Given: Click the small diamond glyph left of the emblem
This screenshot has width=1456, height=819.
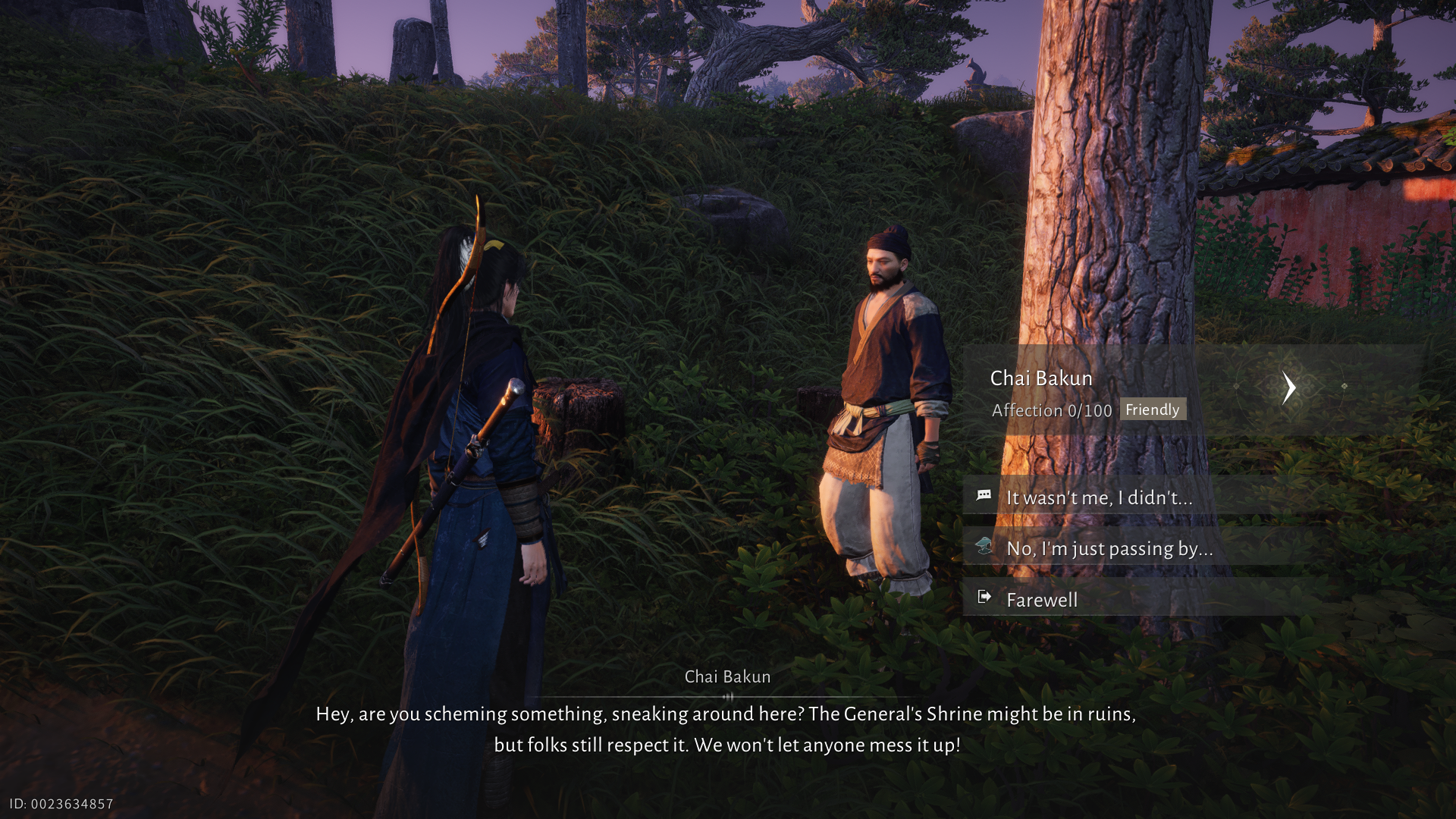Looking at the screenshot, I should click(1236, 385).
